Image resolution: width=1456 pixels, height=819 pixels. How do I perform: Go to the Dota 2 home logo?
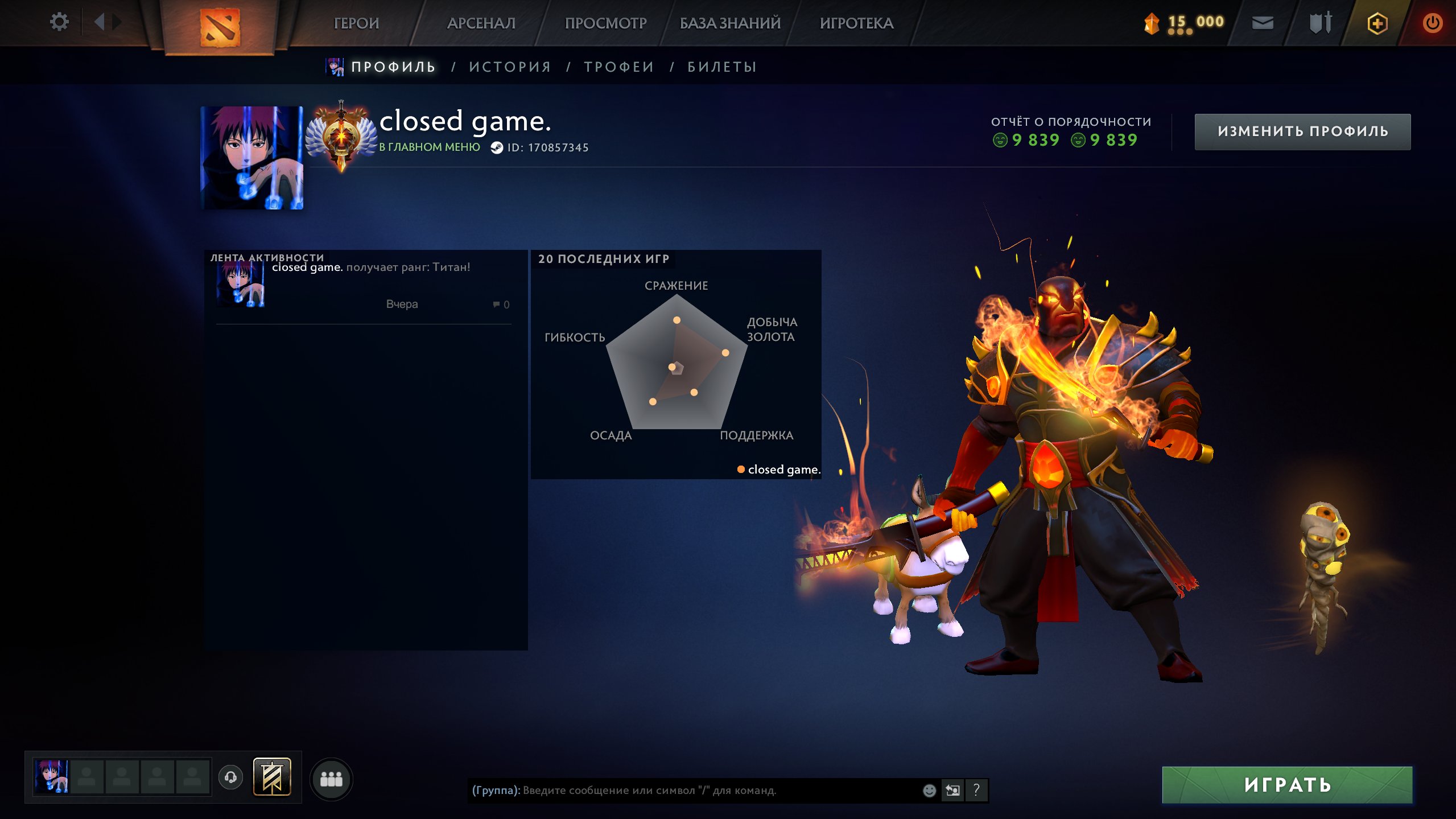pyautogui.click(x=220, y=26)
